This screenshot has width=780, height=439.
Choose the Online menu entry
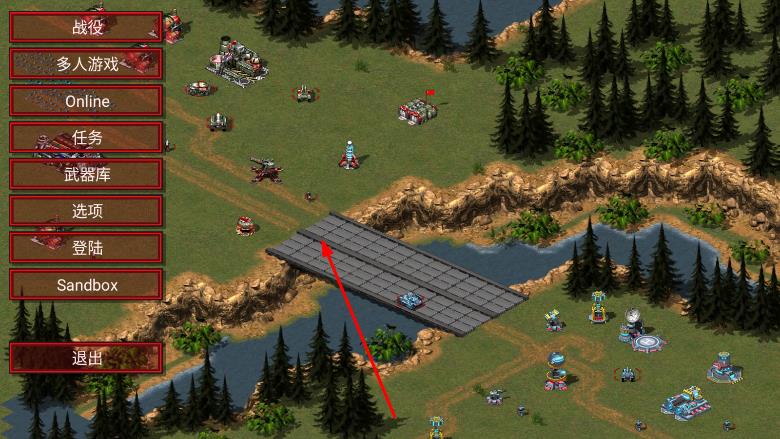(x=86, y=101)
